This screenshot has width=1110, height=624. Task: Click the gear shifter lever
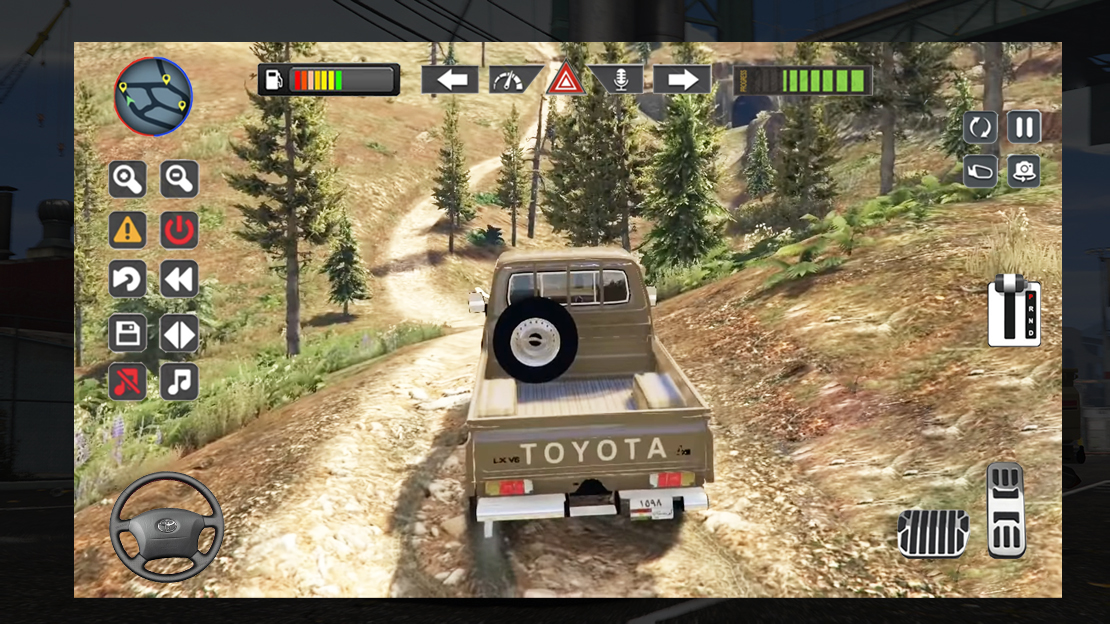(x=1014, y=312)
